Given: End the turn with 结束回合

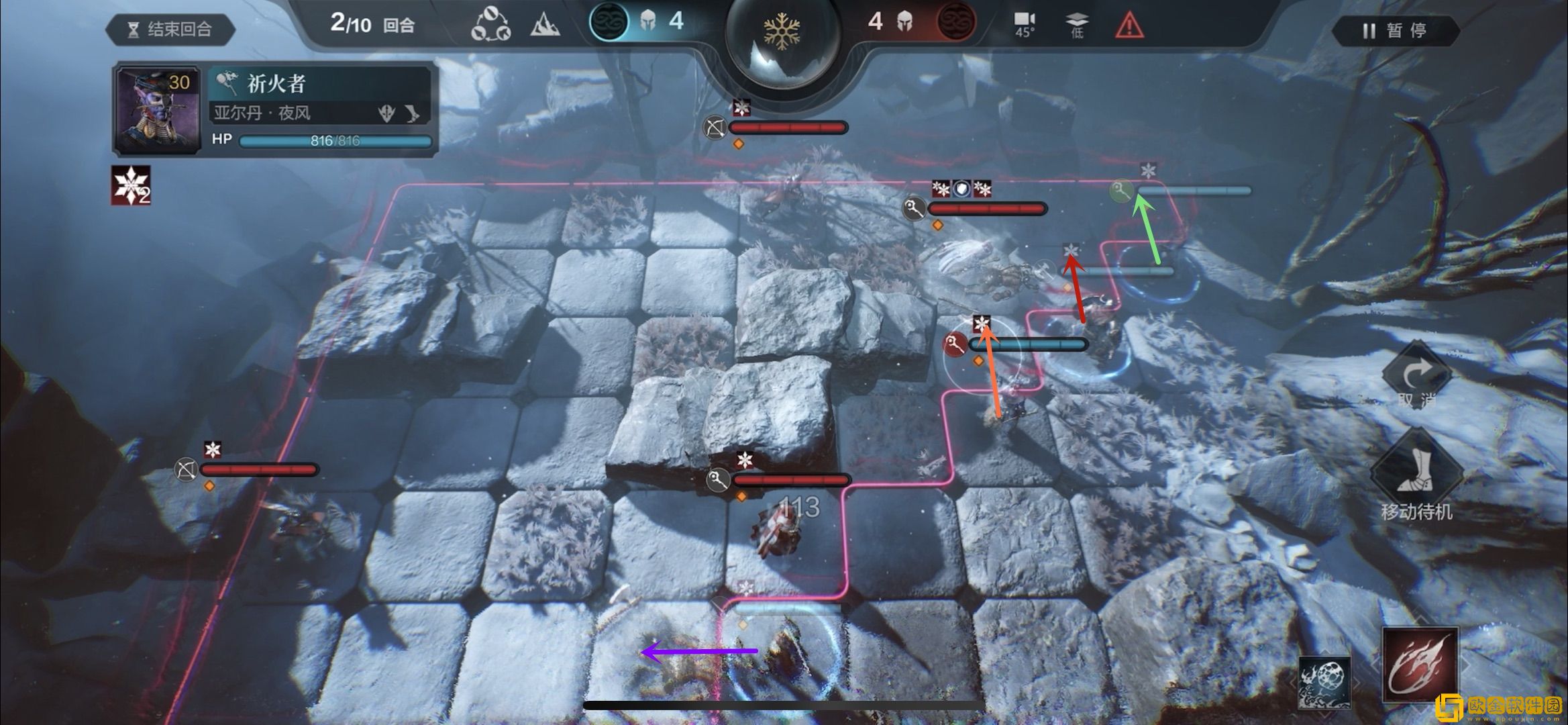Looking at the screenshot, I should click(170, 30).
